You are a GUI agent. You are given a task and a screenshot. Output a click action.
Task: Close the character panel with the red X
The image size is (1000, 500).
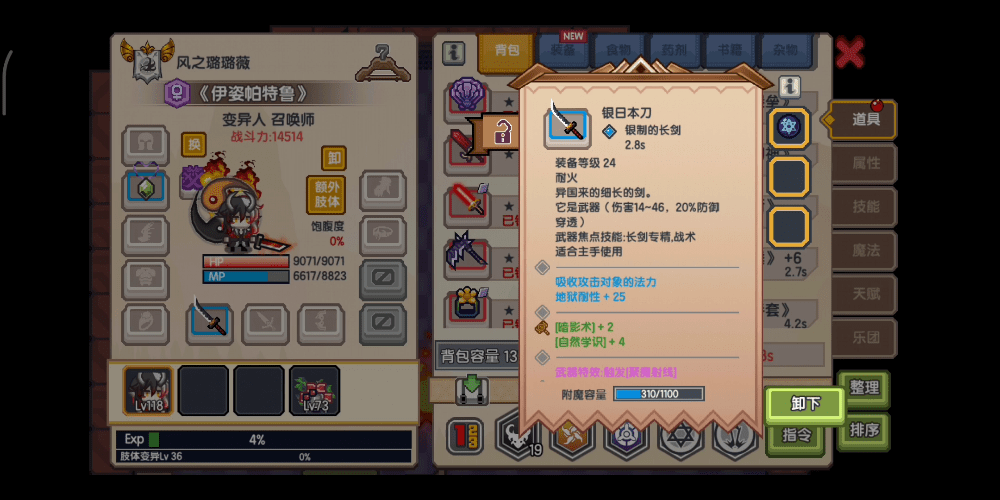(x=849, y=52)
